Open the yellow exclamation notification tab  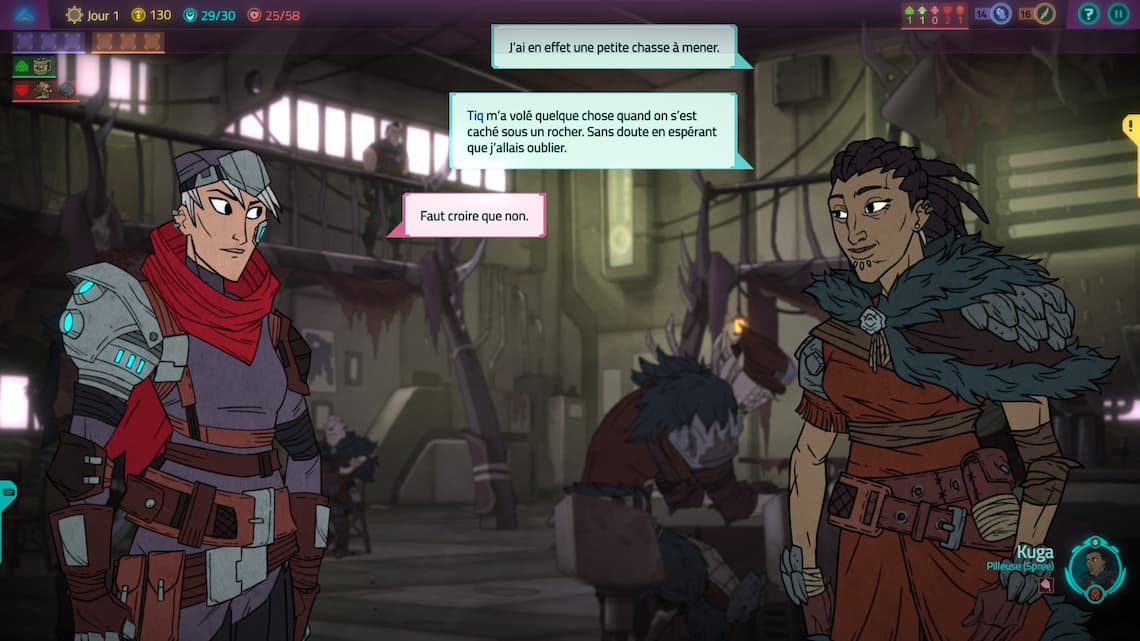tap(1131, 128)
